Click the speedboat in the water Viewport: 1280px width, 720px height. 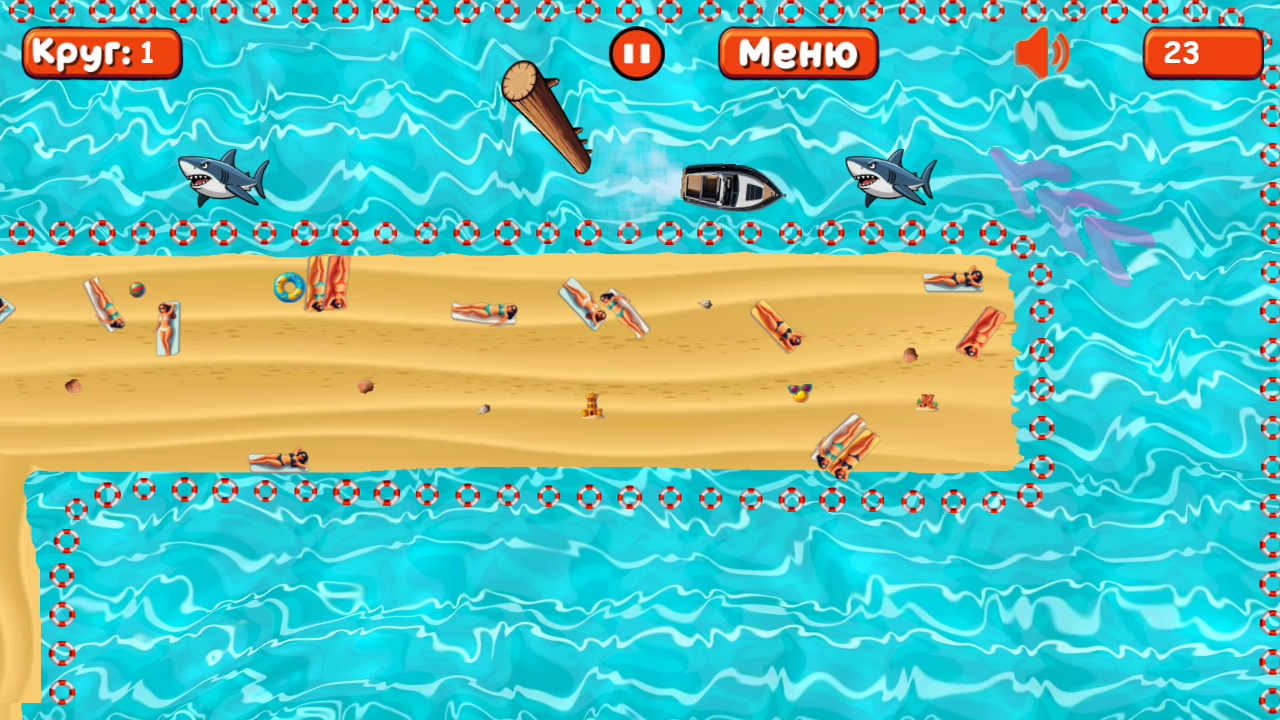728,187
